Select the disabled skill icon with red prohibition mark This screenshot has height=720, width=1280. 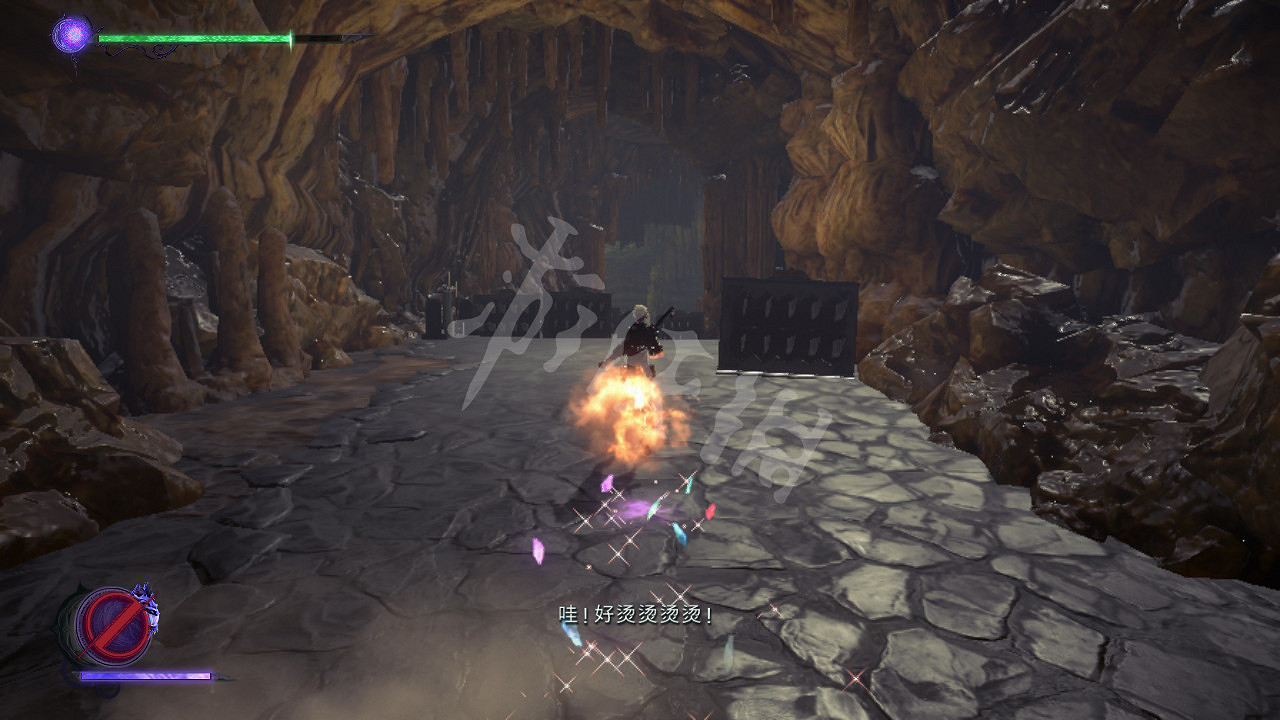pyautogui.click(x=113, y=623)
